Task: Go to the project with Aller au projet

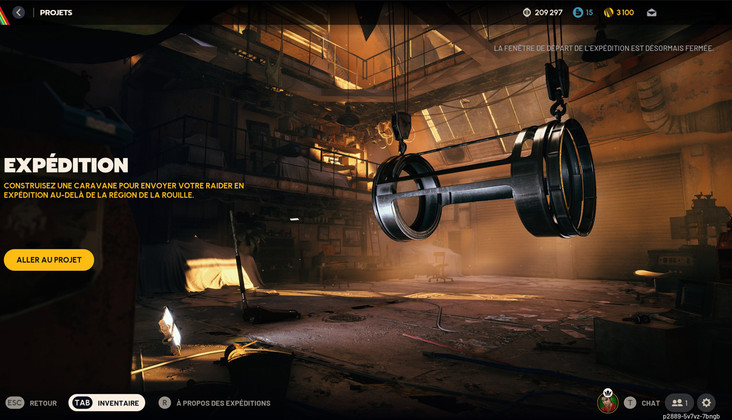Action: tap(49, 260)
